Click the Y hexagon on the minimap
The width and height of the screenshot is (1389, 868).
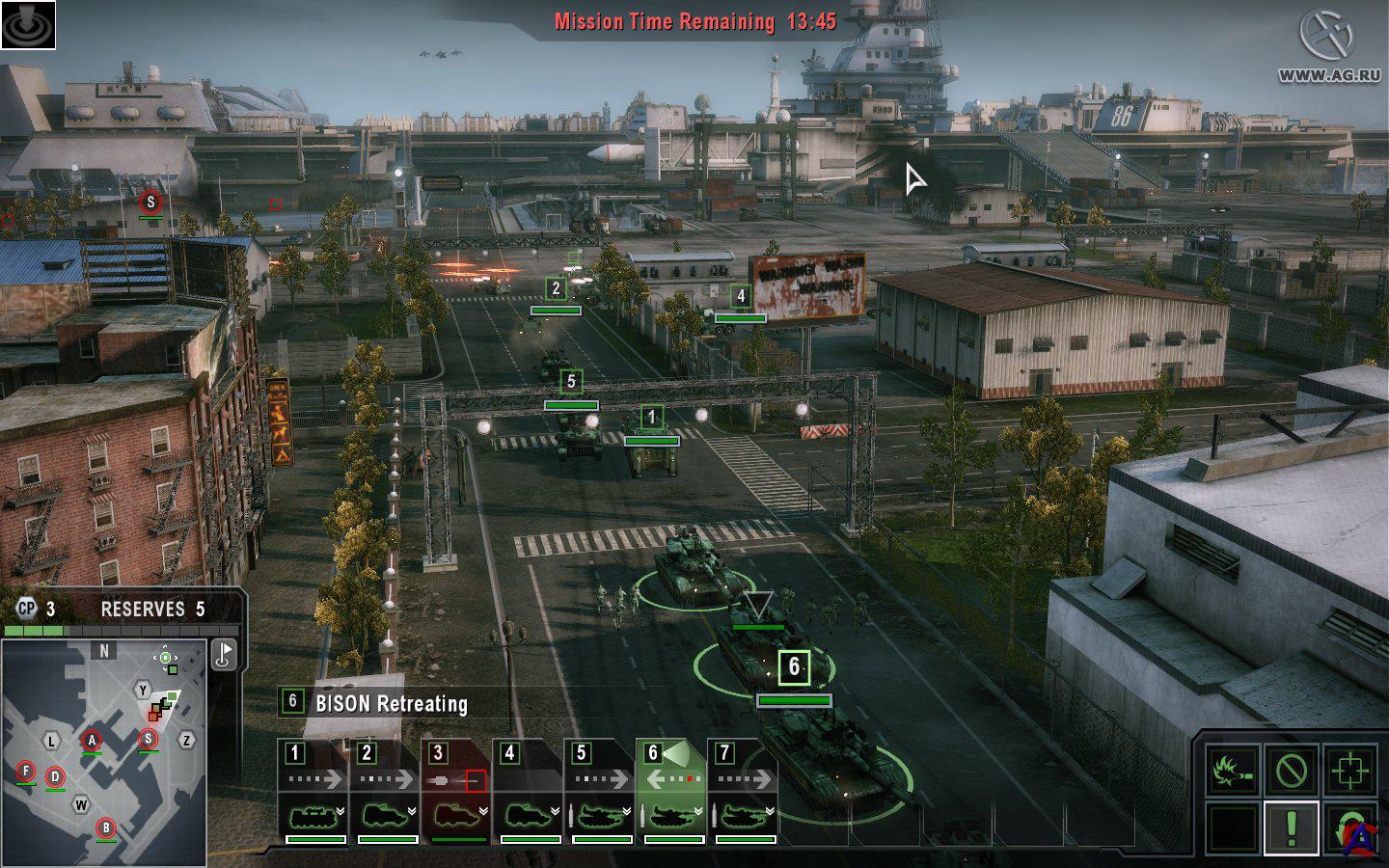click(x=143, y=690)
